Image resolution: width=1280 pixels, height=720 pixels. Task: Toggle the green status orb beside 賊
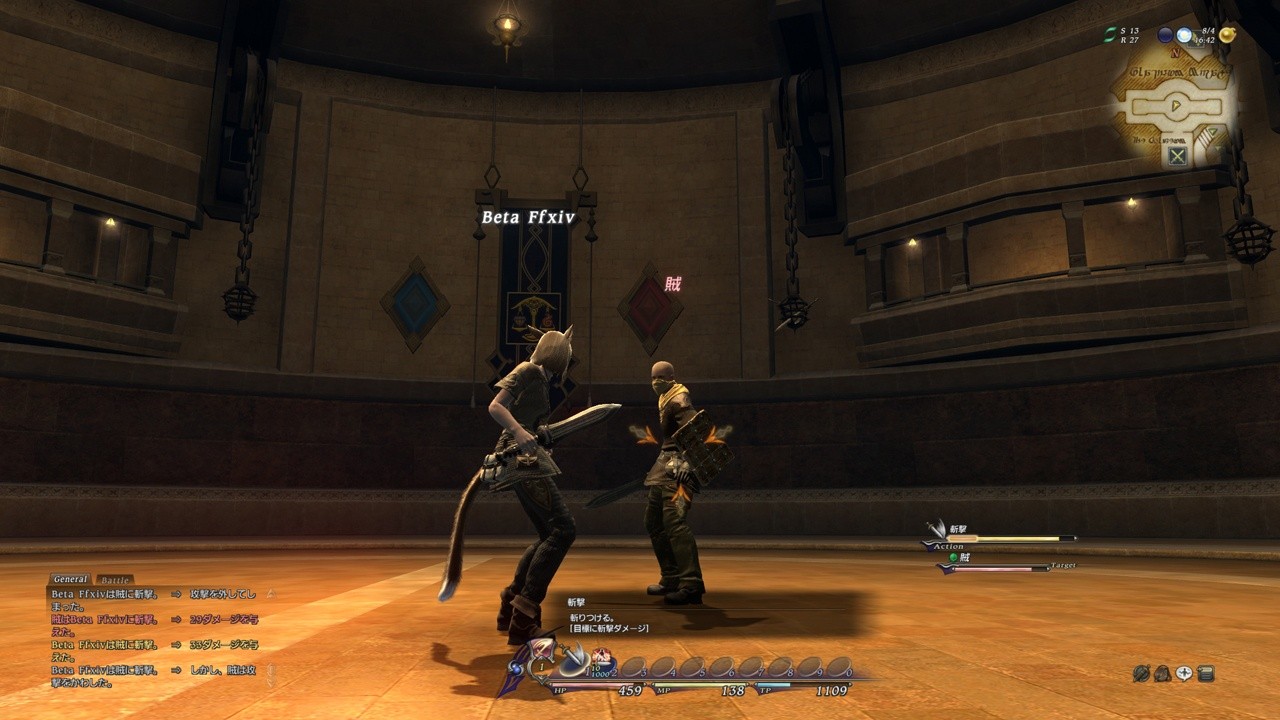click(x=953, y=557)
